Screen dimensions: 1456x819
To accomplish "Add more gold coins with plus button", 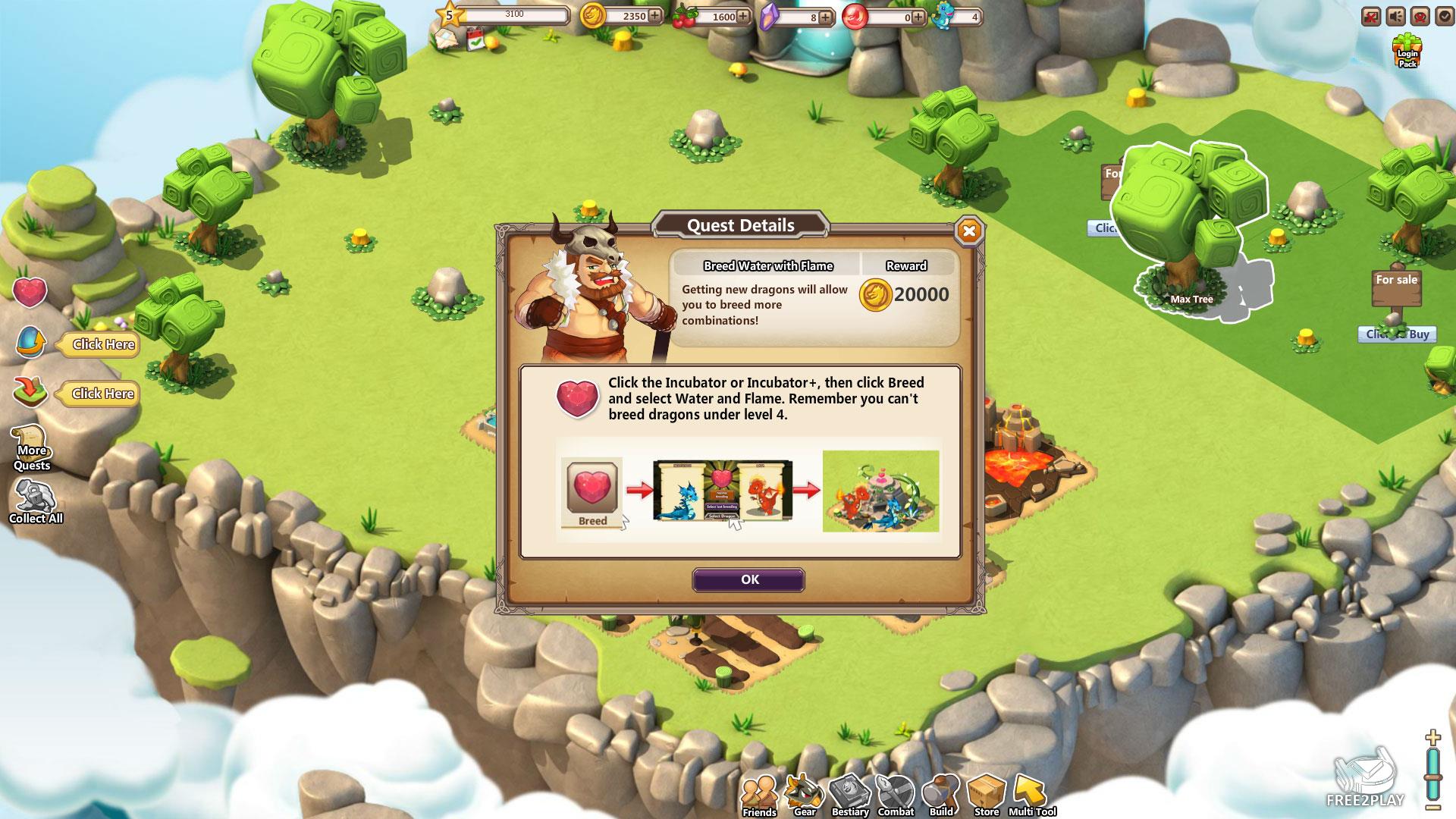I will [654, 16].
